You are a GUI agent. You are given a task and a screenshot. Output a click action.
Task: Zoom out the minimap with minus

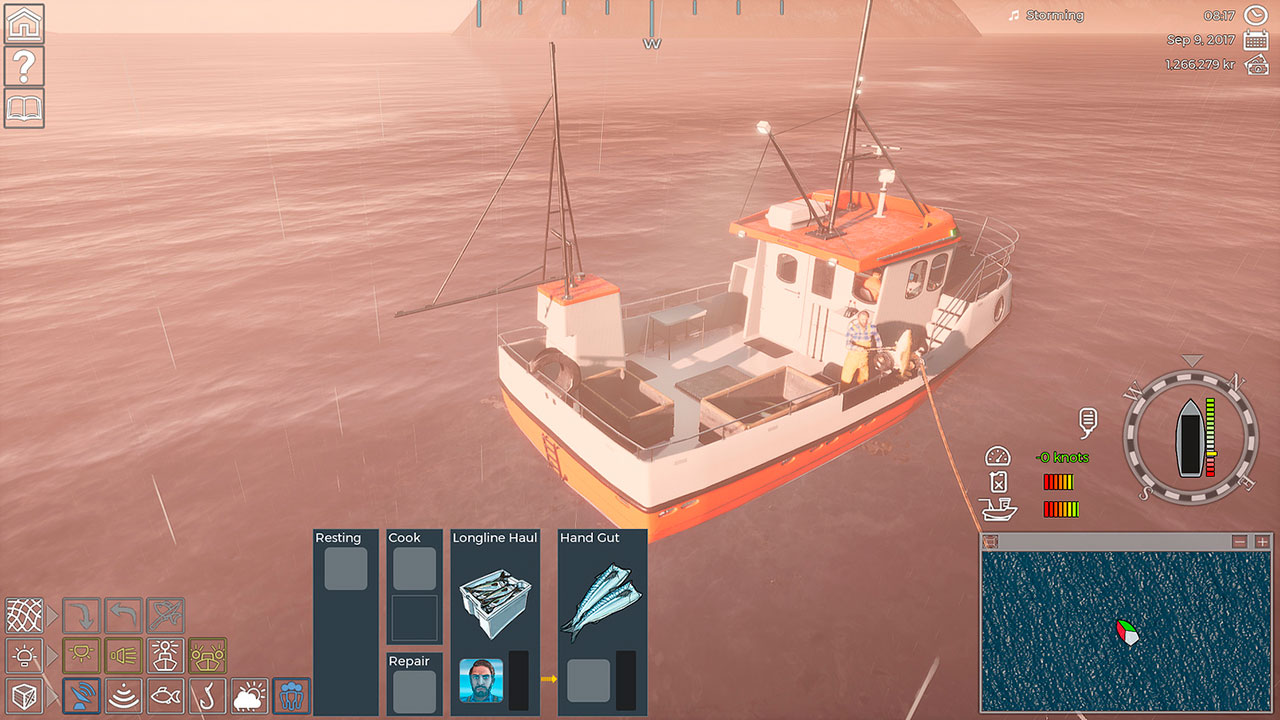[1240, 541]
